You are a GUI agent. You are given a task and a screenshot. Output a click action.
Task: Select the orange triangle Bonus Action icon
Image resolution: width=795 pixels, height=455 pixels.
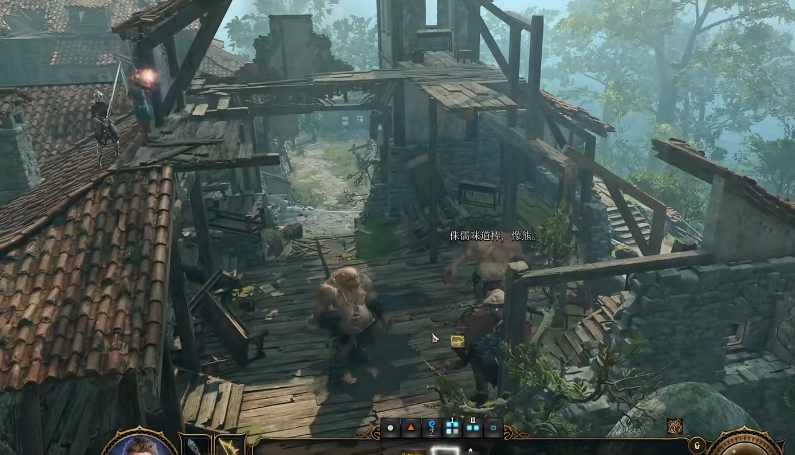(411, 429)
